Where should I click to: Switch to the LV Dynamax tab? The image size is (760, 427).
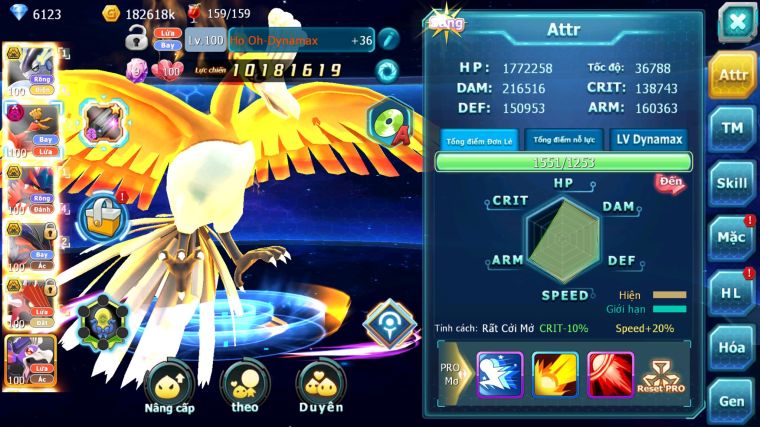pos(649,140)
